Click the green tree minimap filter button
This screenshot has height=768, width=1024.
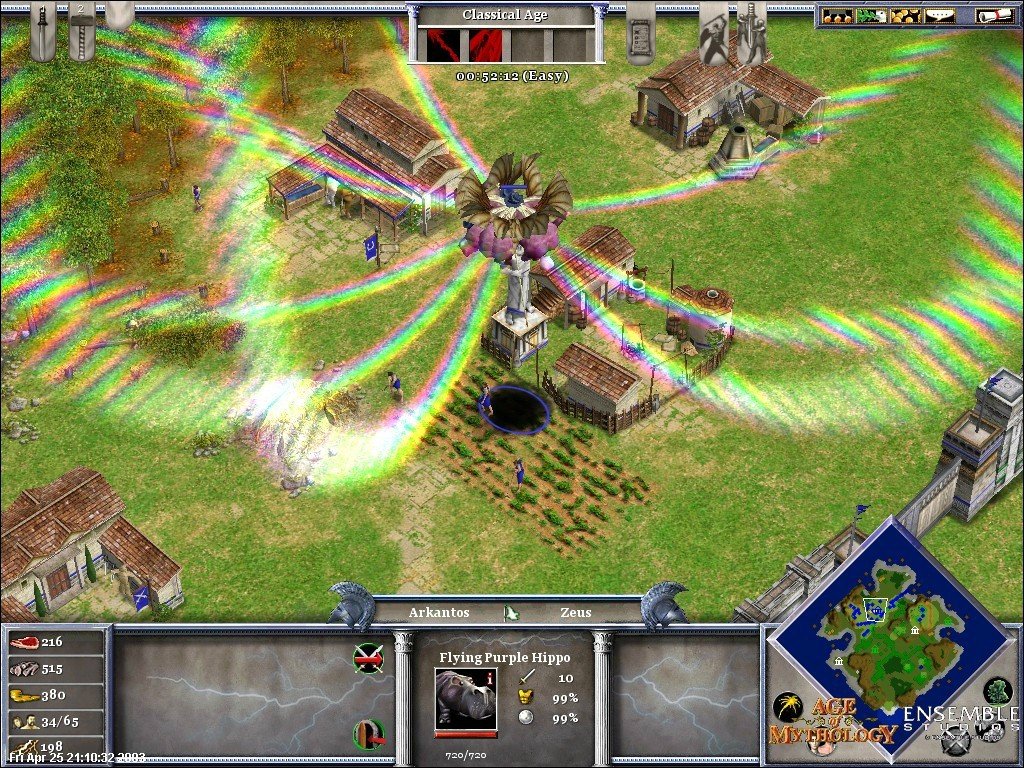(x=997, y=690)
